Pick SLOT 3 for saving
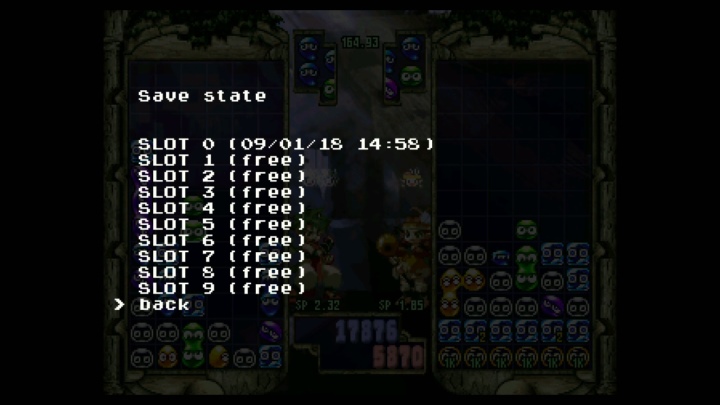 [x=222, y=192]
